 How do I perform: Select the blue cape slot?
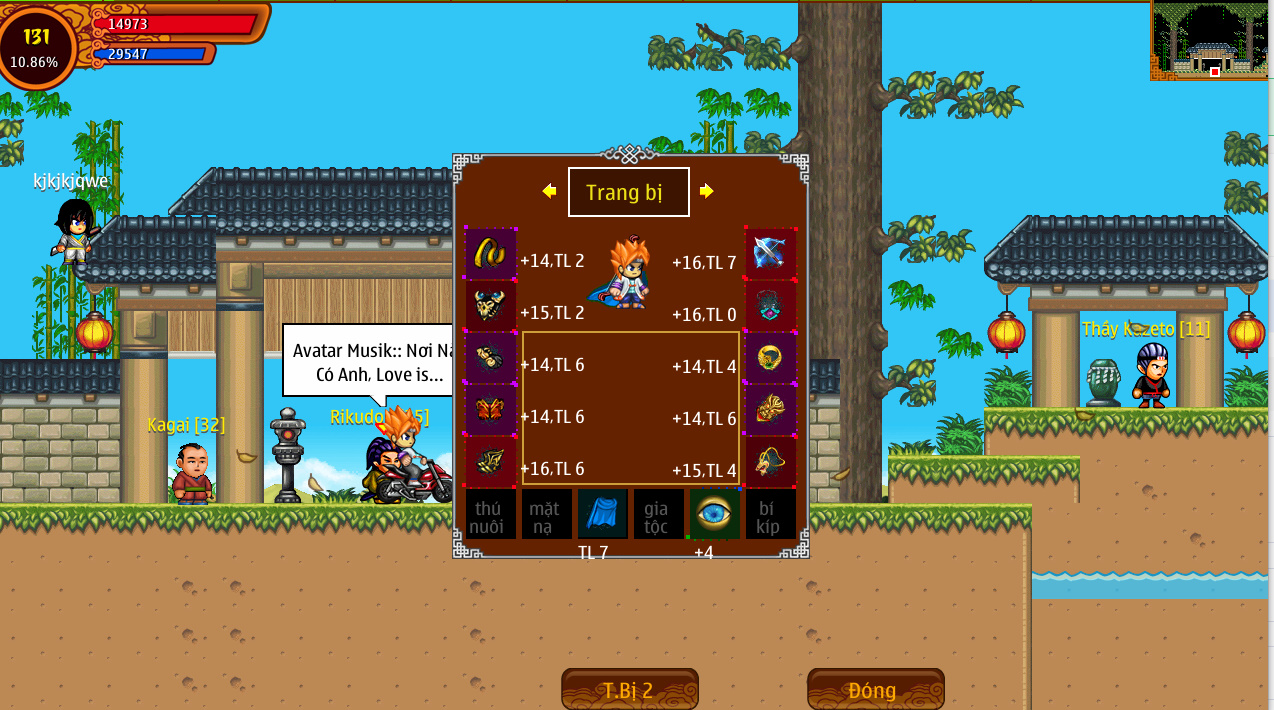[x=602, y=514]
